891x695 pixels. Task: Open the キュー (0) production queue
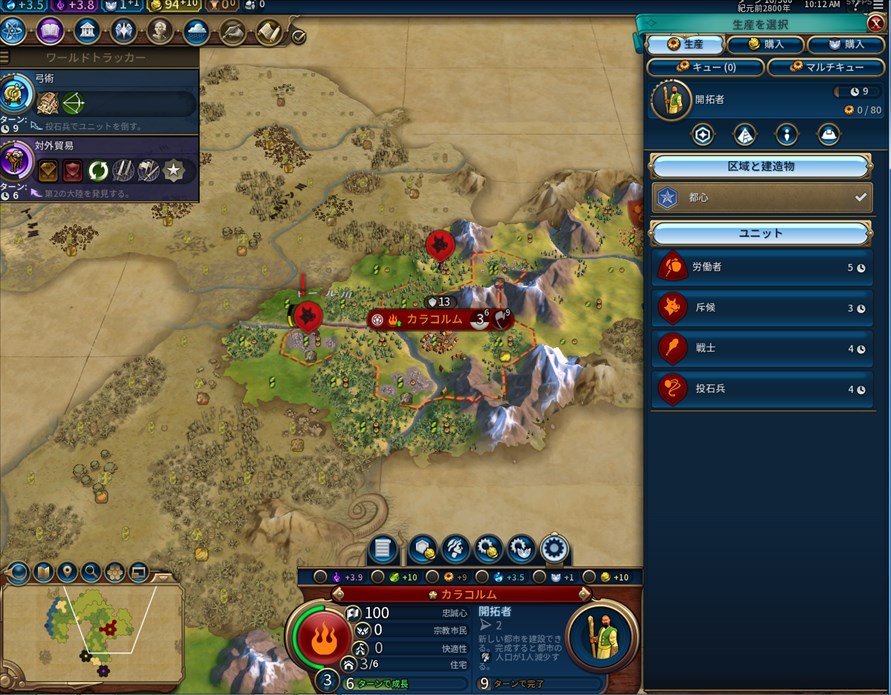point(705,67)
